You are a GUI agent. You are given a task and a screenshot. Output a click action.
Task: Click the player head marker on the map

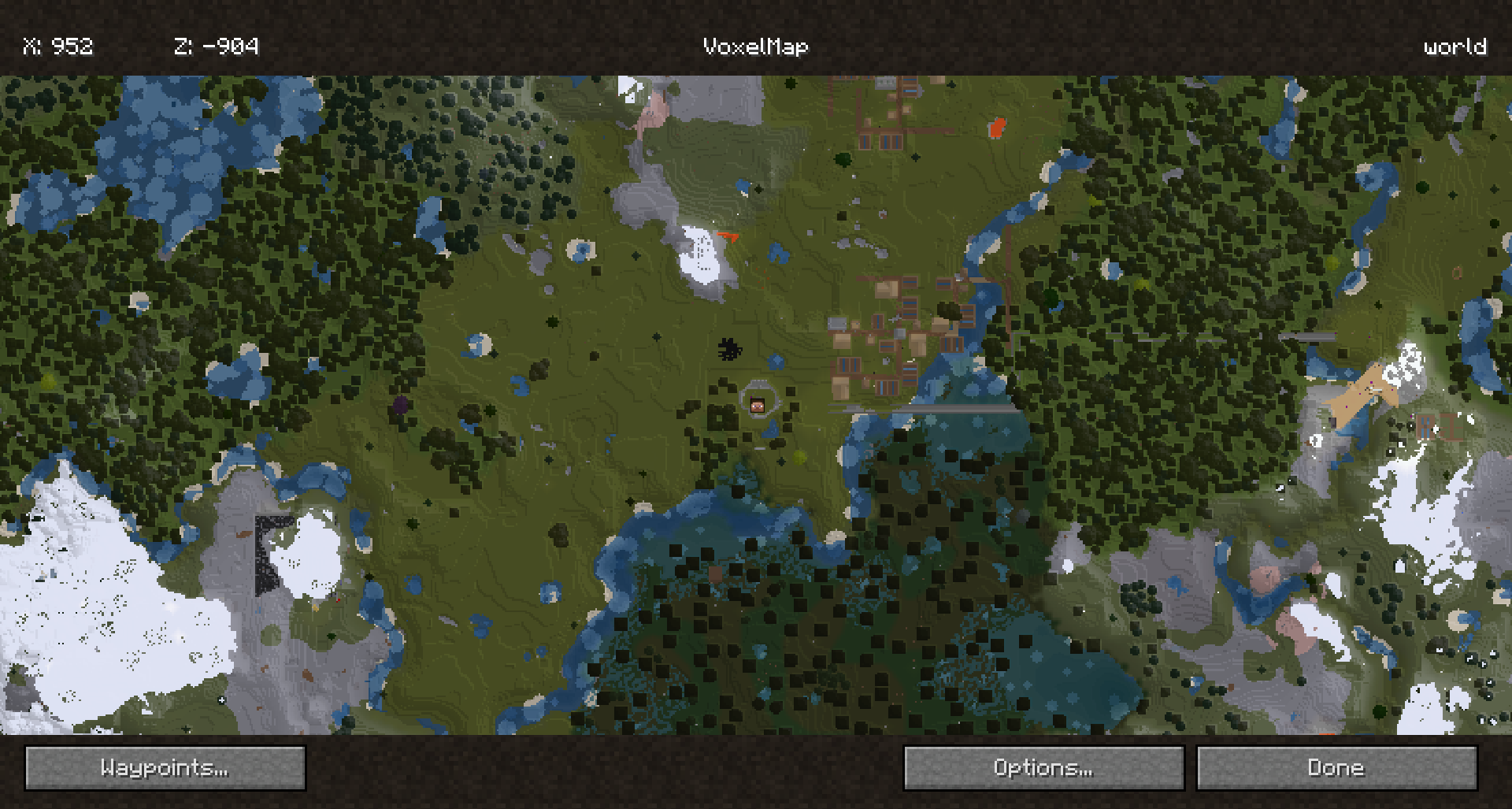[758, 406]
